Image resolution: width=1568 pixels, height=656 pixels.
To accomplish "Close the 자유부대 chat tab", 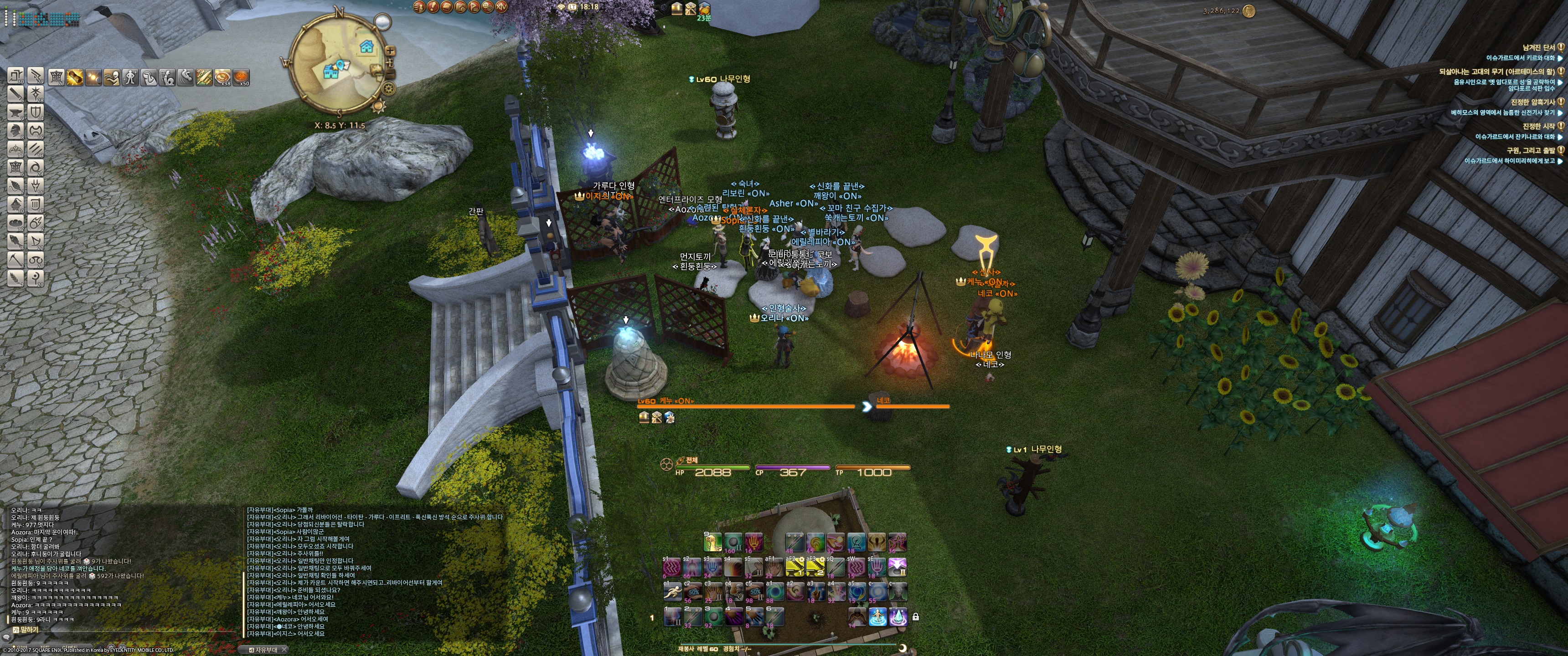I will (x=284, y=650).
